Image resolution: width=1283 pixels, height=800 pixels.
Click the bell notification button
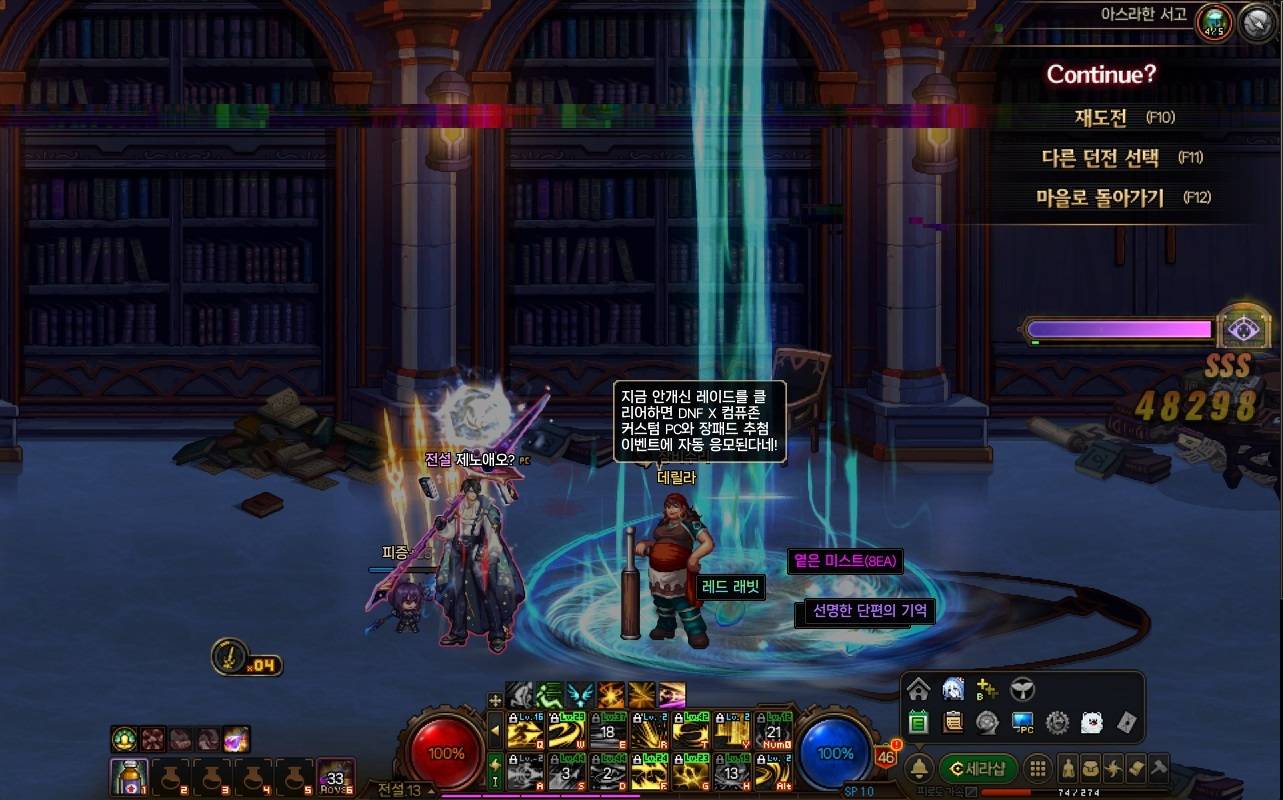[918, 768]
